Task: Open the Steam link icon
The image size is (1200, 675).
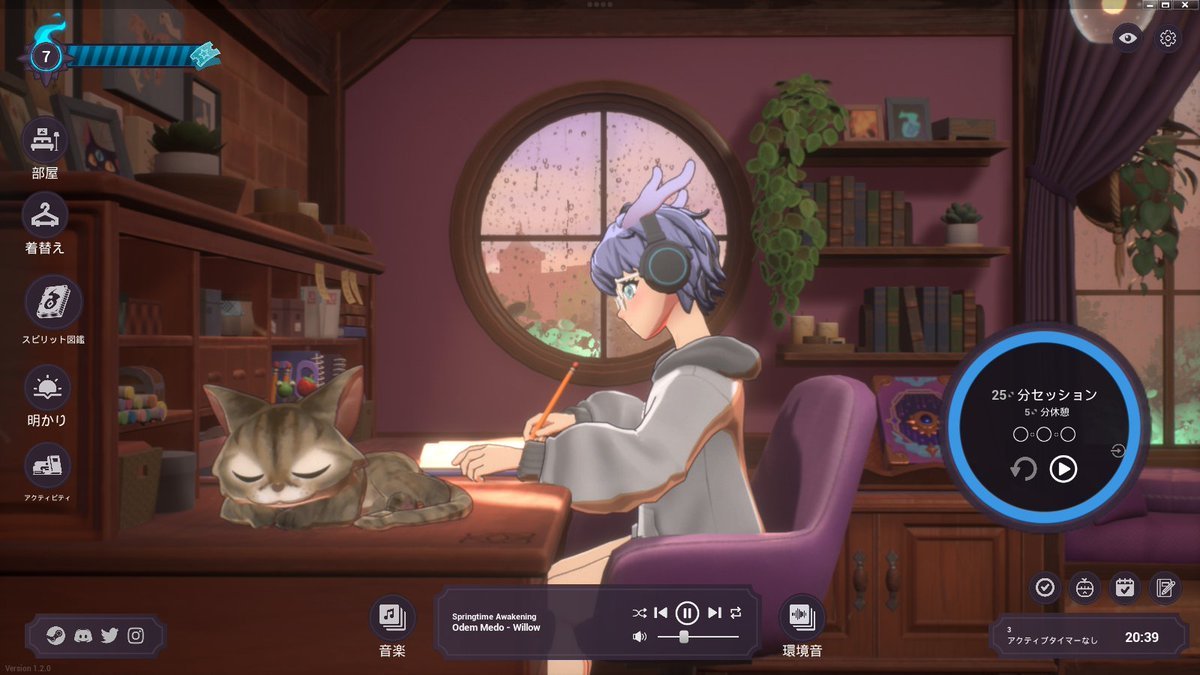Action: coord(57,635)
